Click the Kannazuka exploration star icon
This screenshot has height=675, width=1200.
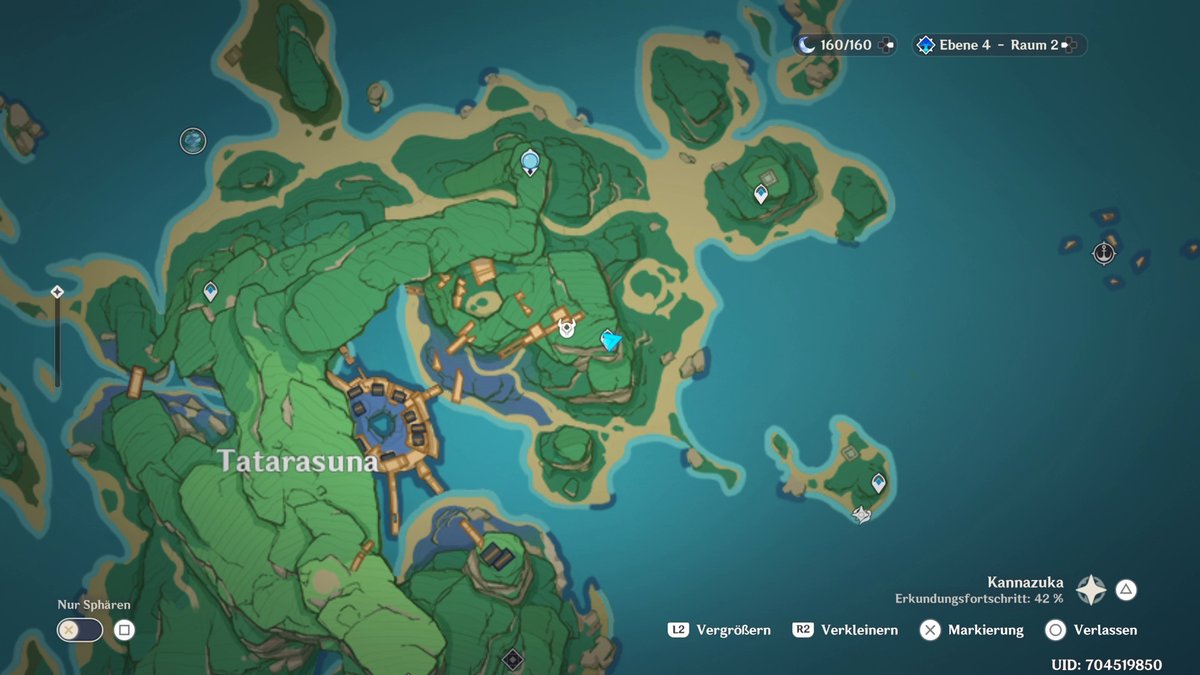1090,590
